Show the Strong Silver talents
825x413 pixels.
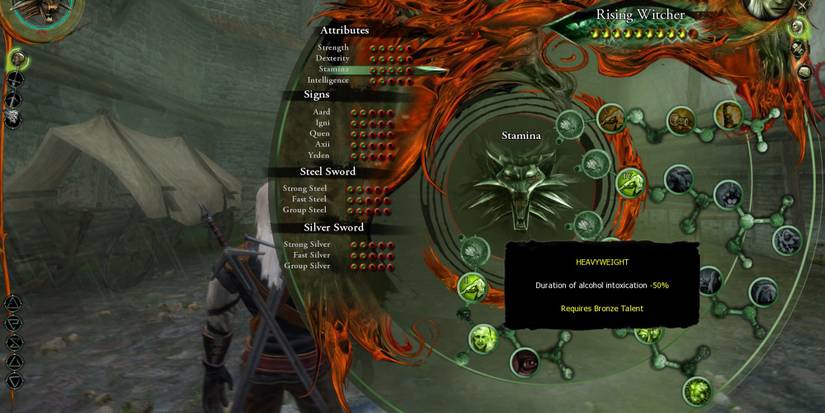coord(307,244)
